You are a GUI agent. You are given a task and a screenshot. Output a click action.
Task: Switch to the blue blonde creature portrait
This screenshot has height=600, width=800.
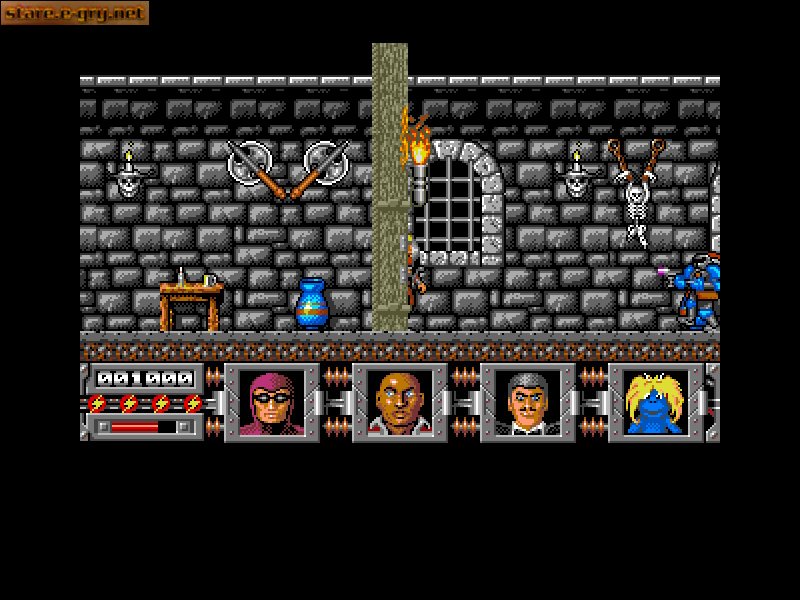click(655, 402)
